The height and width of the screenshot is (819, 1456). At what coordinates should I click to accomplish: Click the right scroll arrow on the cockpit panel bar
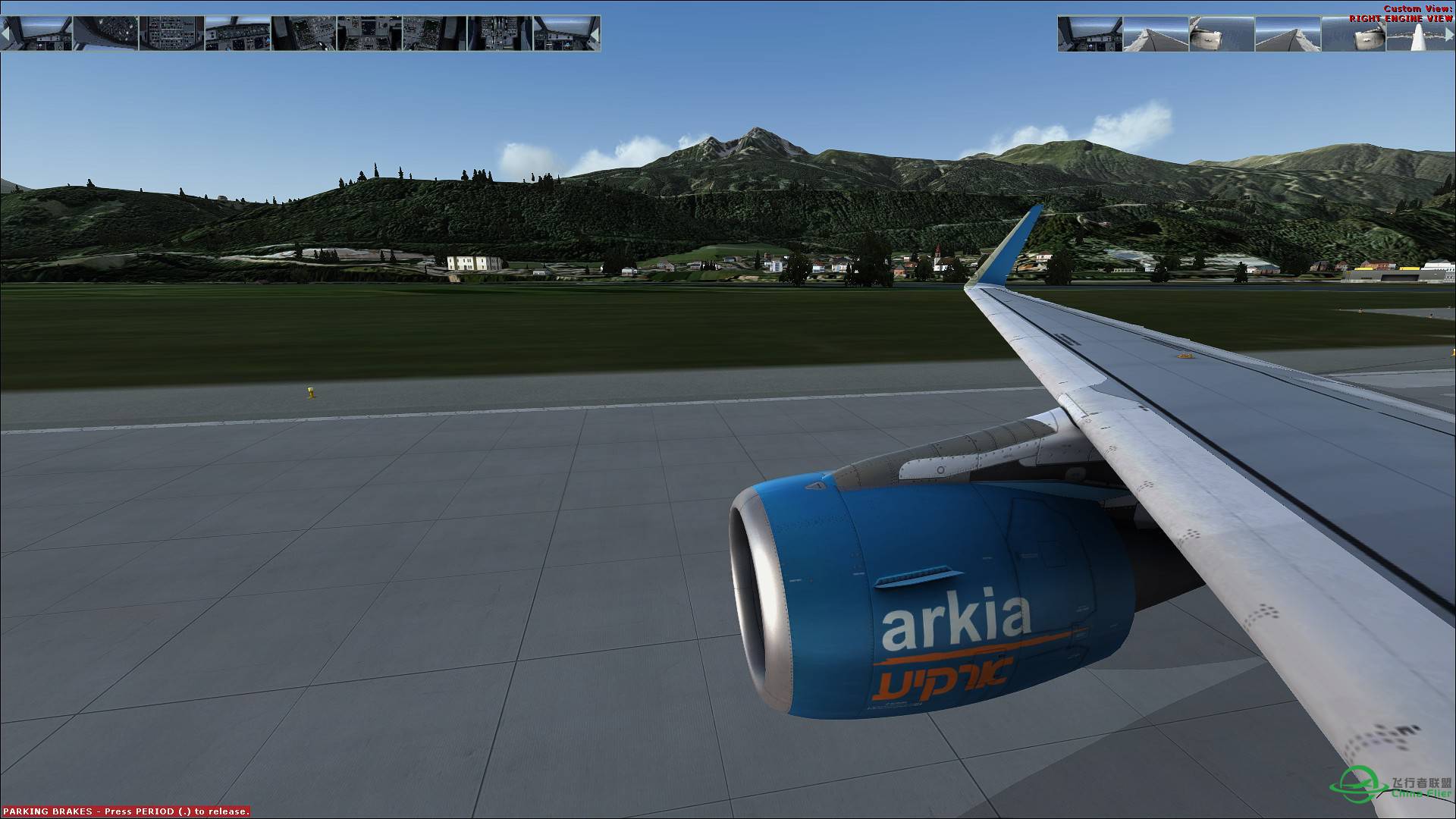click(x=596, y=34)
